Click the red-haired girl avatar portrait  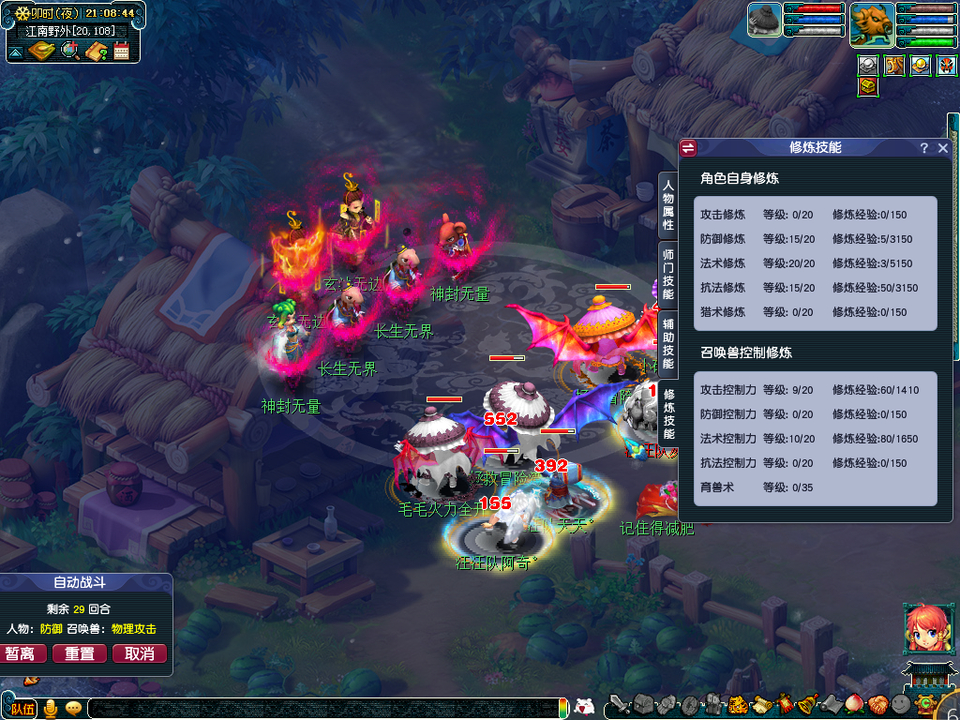(x=926, y=629)
